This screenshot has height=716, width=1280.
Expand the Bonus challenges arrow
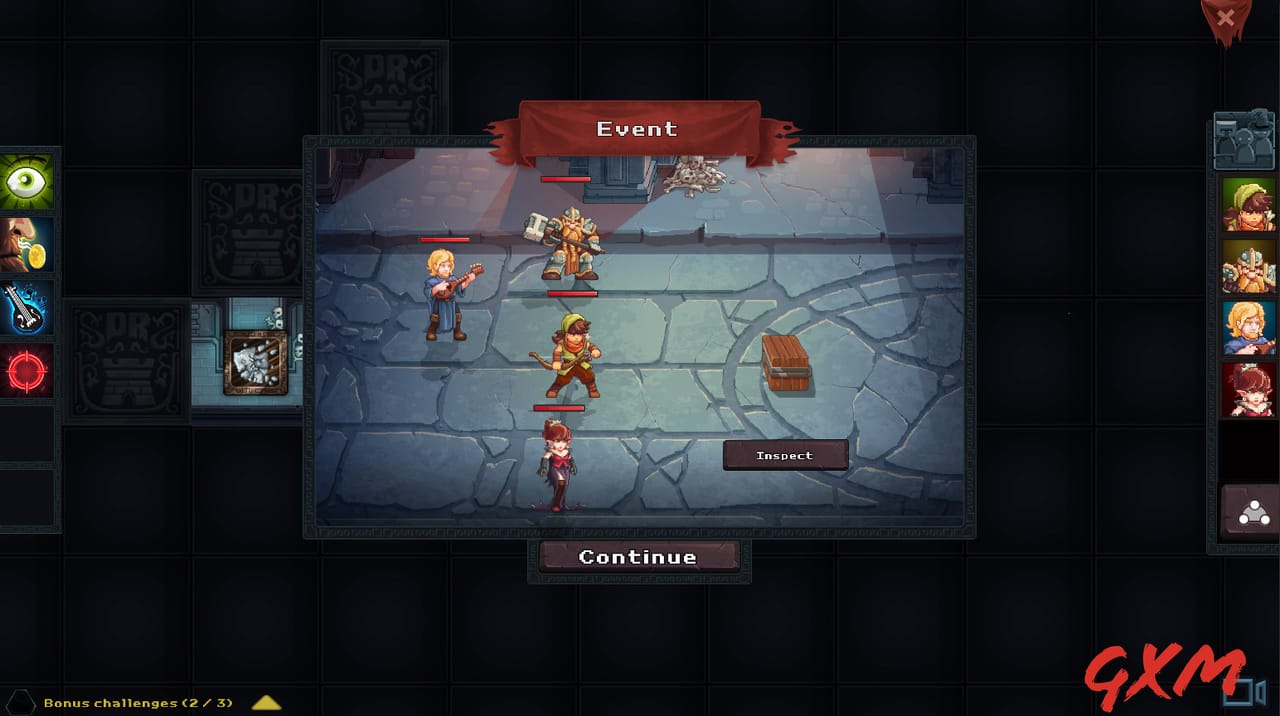pyautogui.click(x=266, y=703)
